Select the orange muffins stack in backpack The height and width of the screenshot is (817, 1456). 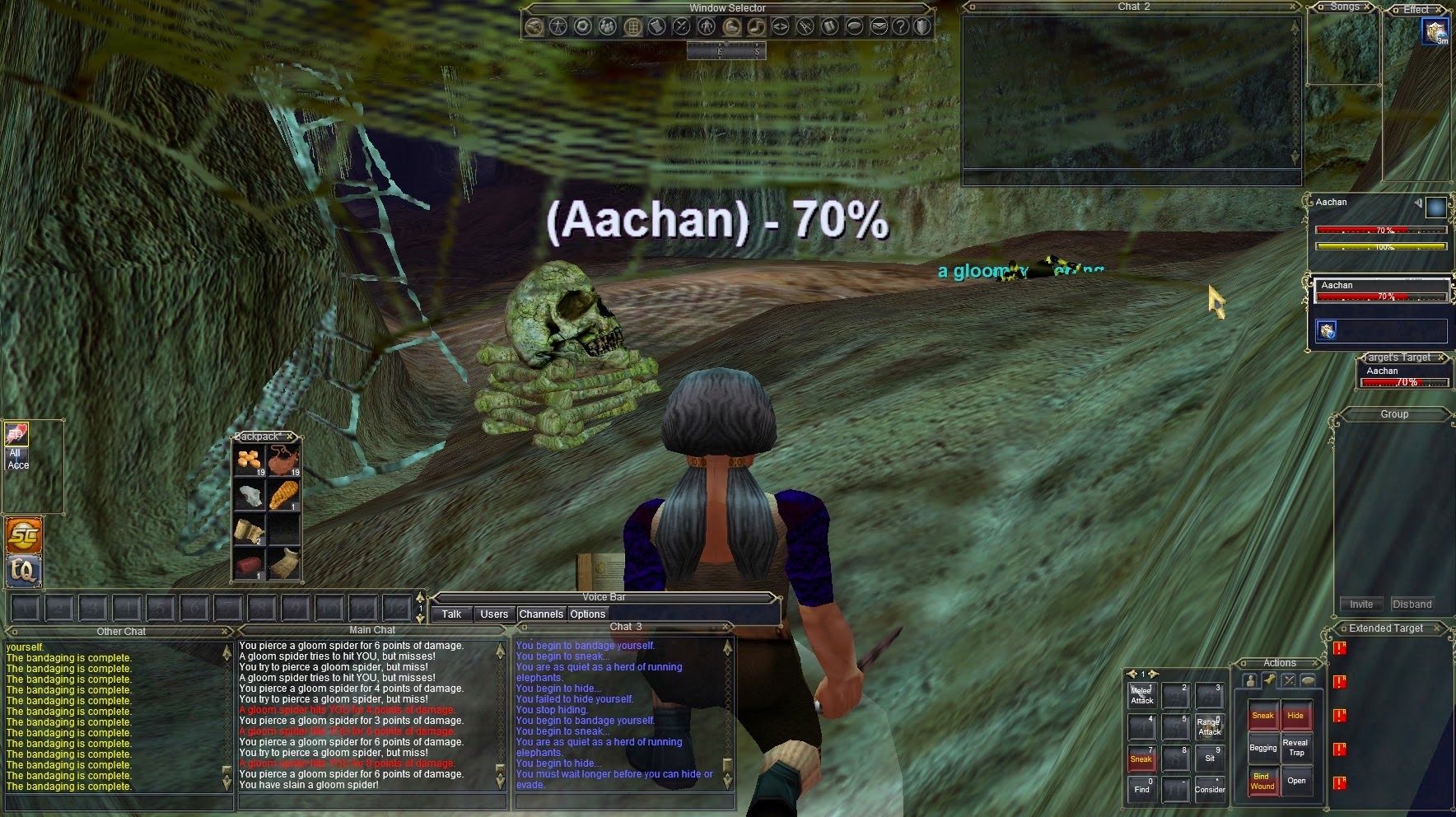click(x=249, y=460)
